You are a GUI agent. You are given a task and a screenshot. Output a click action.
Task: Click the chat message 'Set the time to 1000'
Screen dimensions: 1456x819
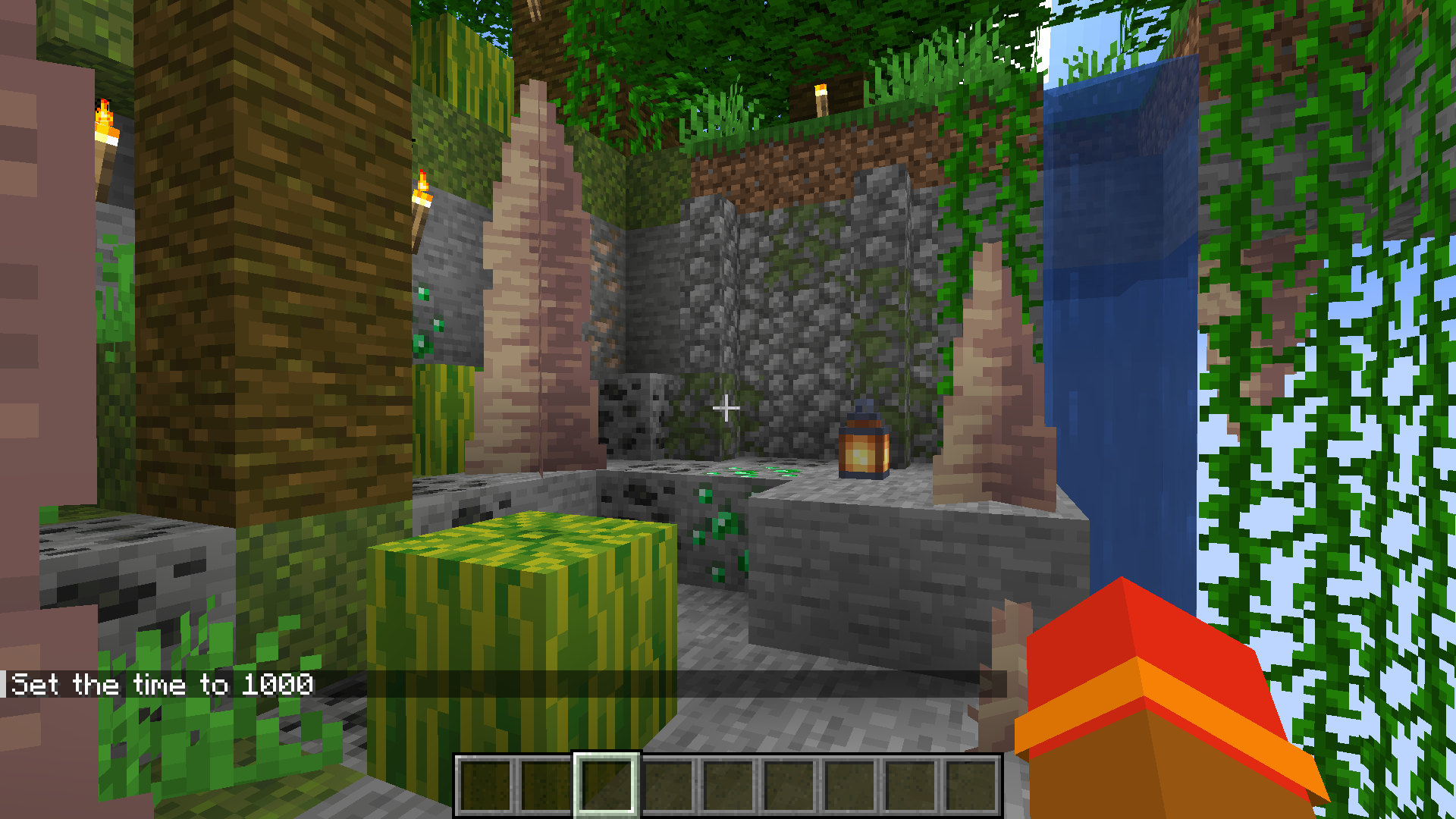[163, 685]
